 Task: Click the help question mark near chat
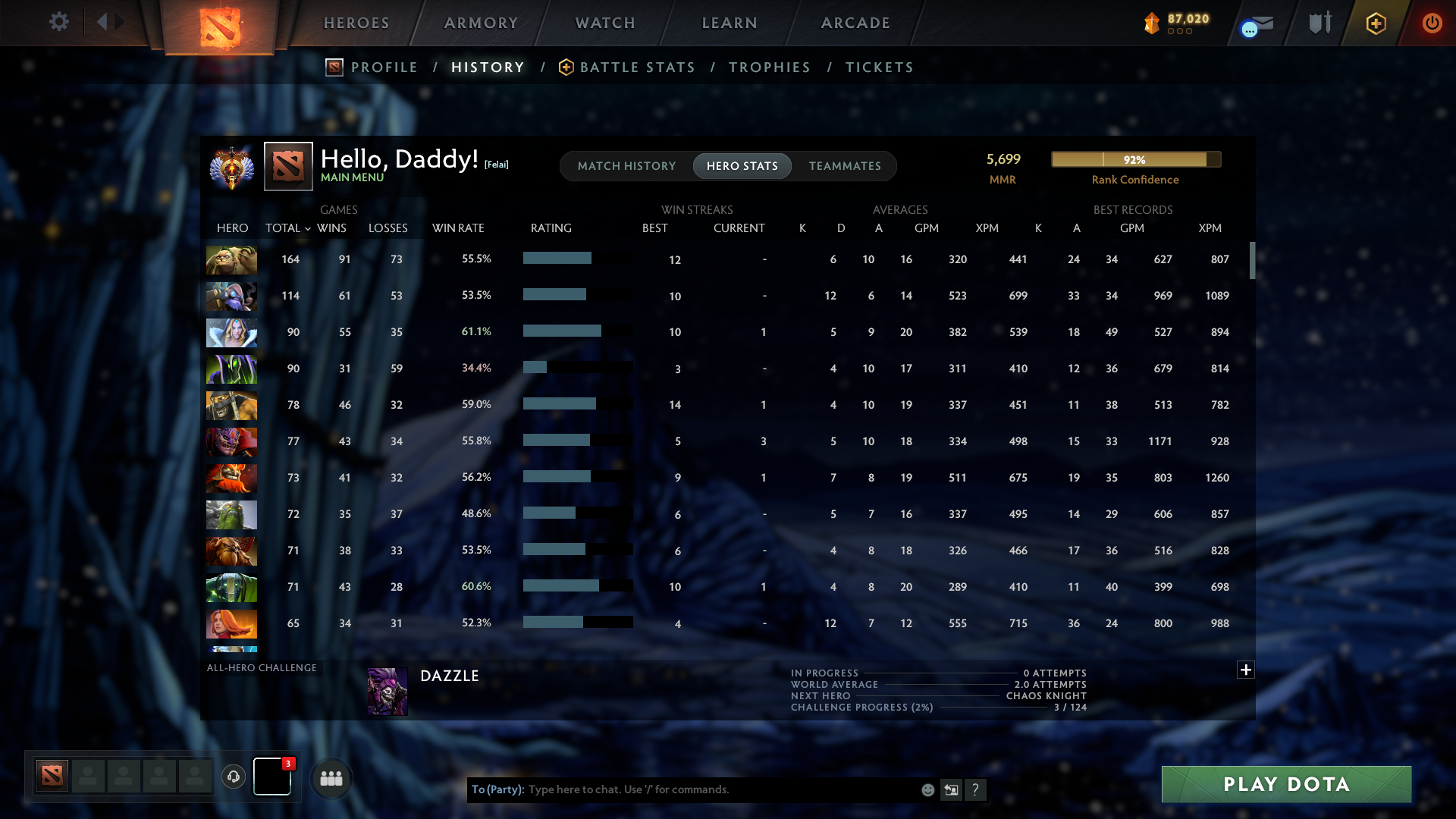pos(976,789)
